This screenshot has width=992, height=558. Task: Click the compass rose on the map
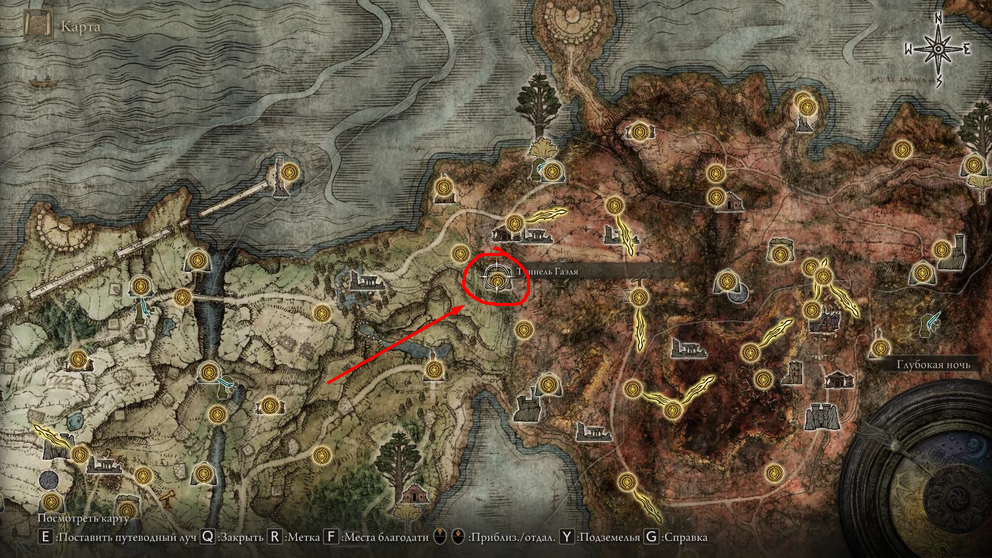[x=938, y=47]
